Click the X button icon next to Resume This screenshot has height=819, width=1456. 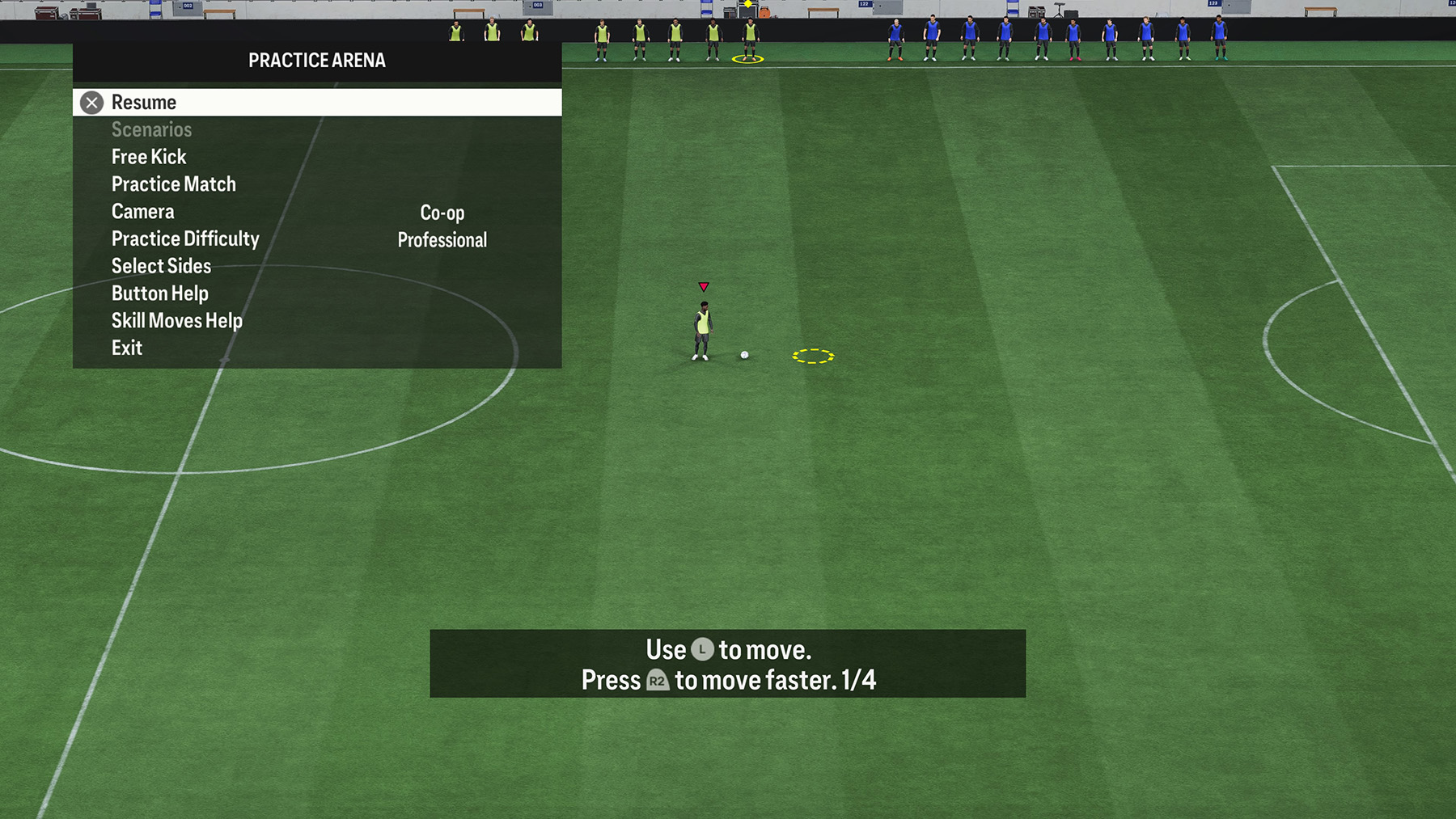pyautogui.click(x=91, y=102)
